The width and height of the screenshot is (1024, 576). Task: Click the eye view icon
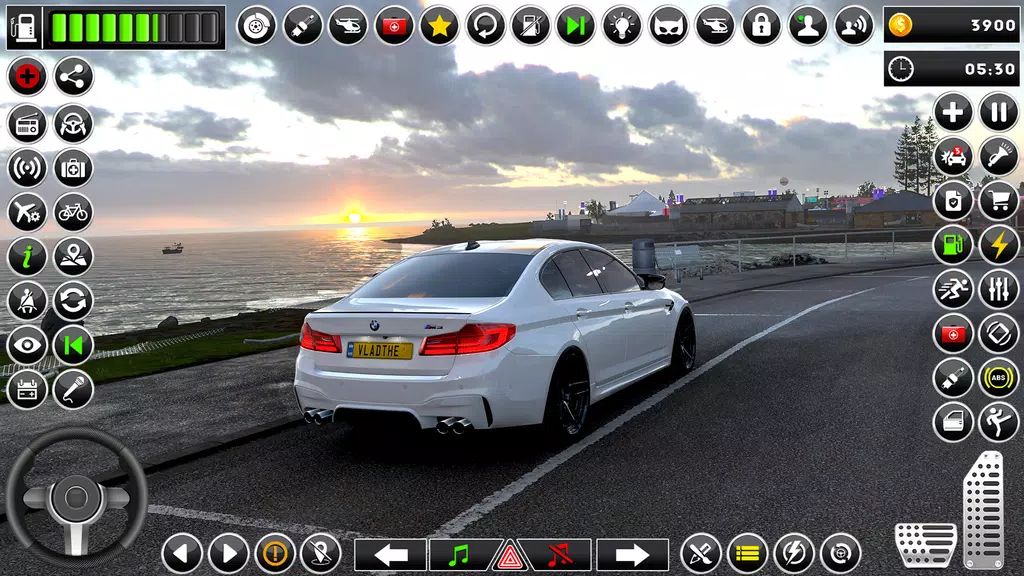tap(27, 346)
